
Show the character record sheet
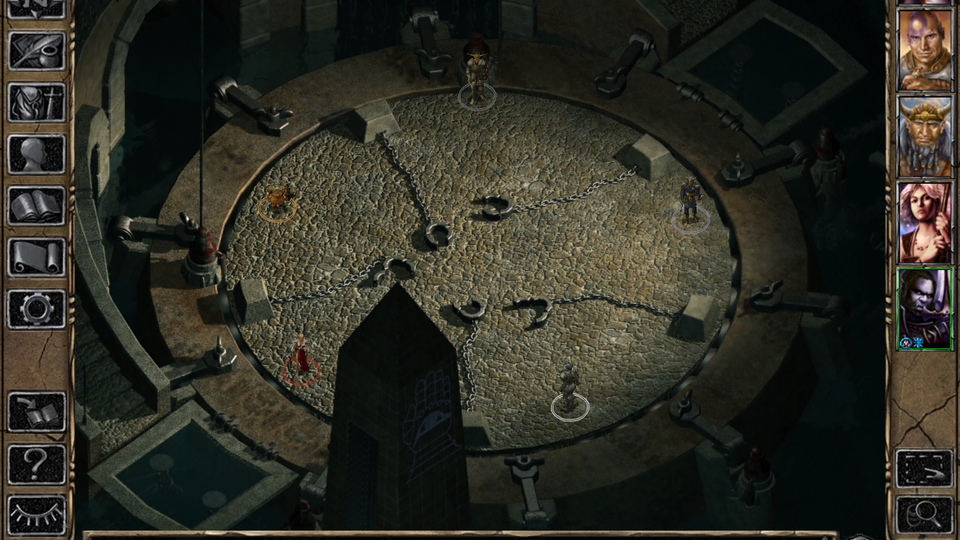(37, 154)
